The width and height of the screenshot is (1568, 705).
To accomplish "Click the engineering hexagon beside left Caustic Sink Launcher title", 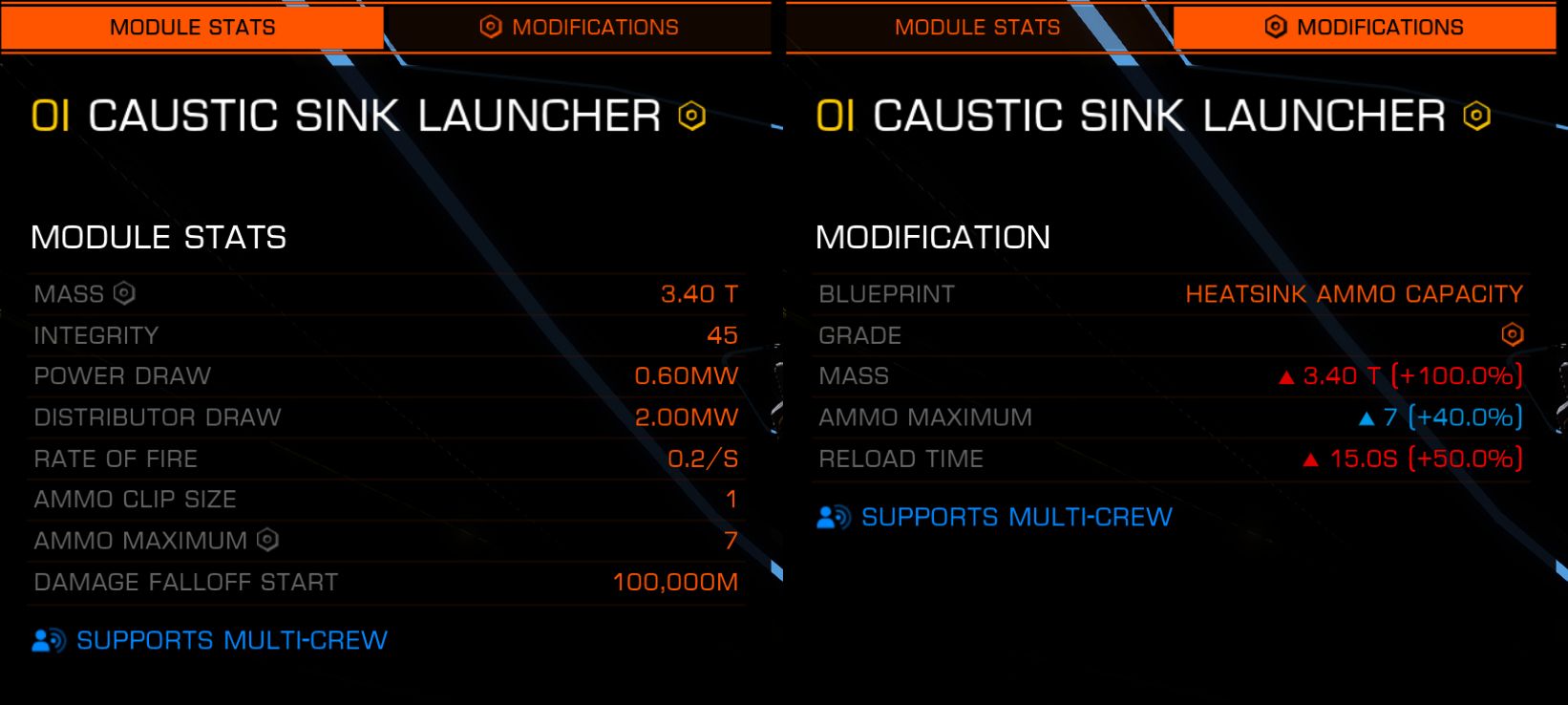I will pos(691,117).
